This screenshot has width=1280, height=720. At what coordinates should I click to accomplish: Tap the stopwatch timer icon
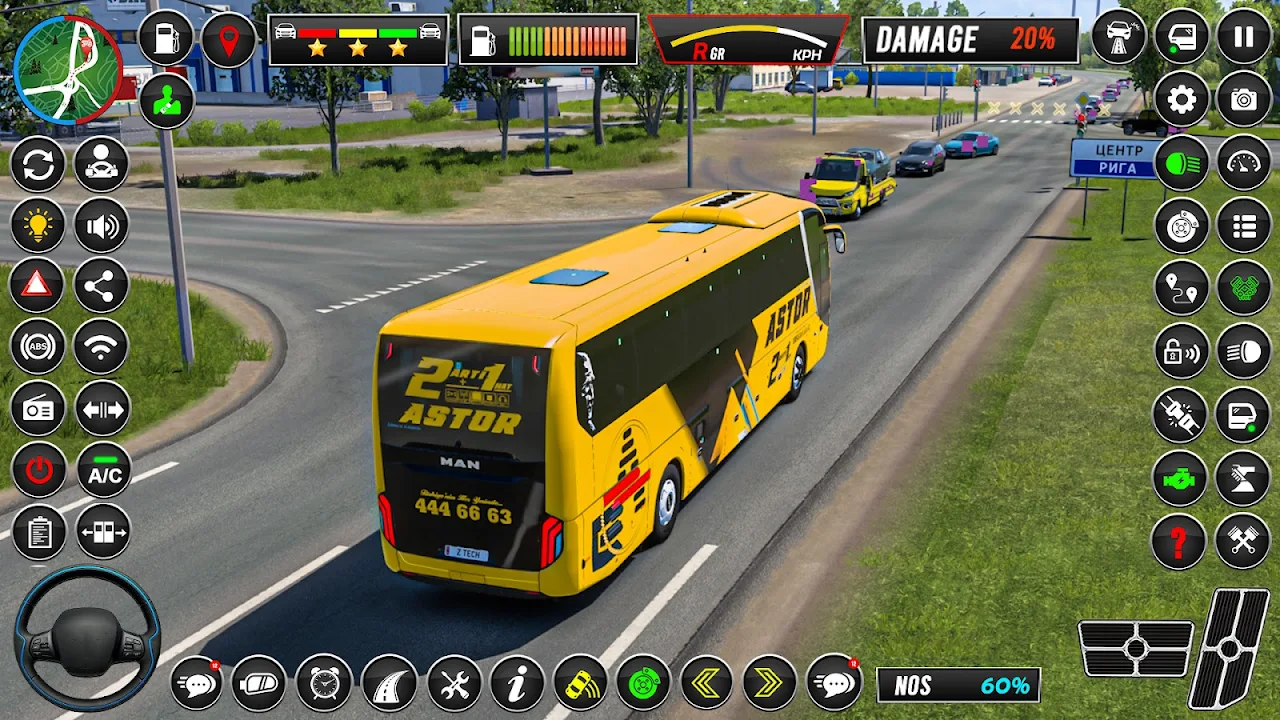pyautogui.click(x=324, y=683)
